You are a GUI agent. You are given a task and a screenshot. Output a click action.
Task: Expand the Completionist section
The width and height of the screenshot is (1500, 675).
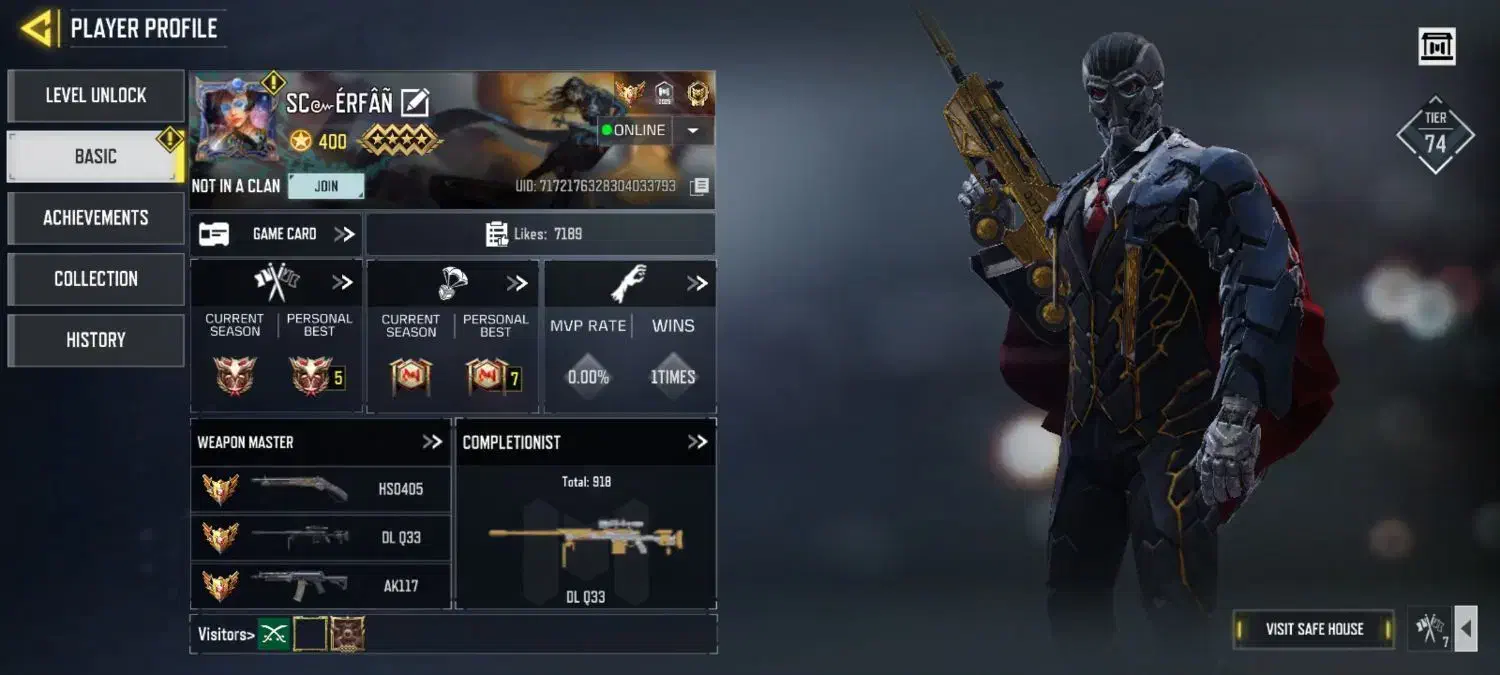click(x=697, y=442)
